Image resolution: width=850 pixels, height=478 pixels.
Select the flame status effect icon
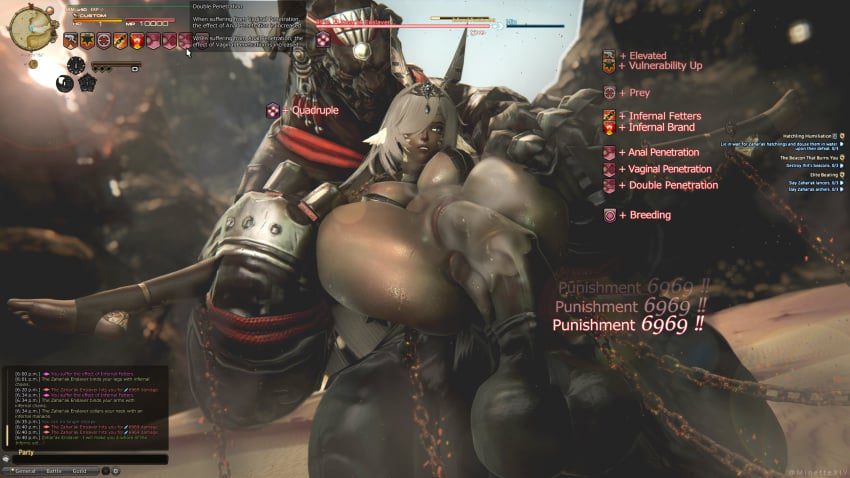coord(135,41)
